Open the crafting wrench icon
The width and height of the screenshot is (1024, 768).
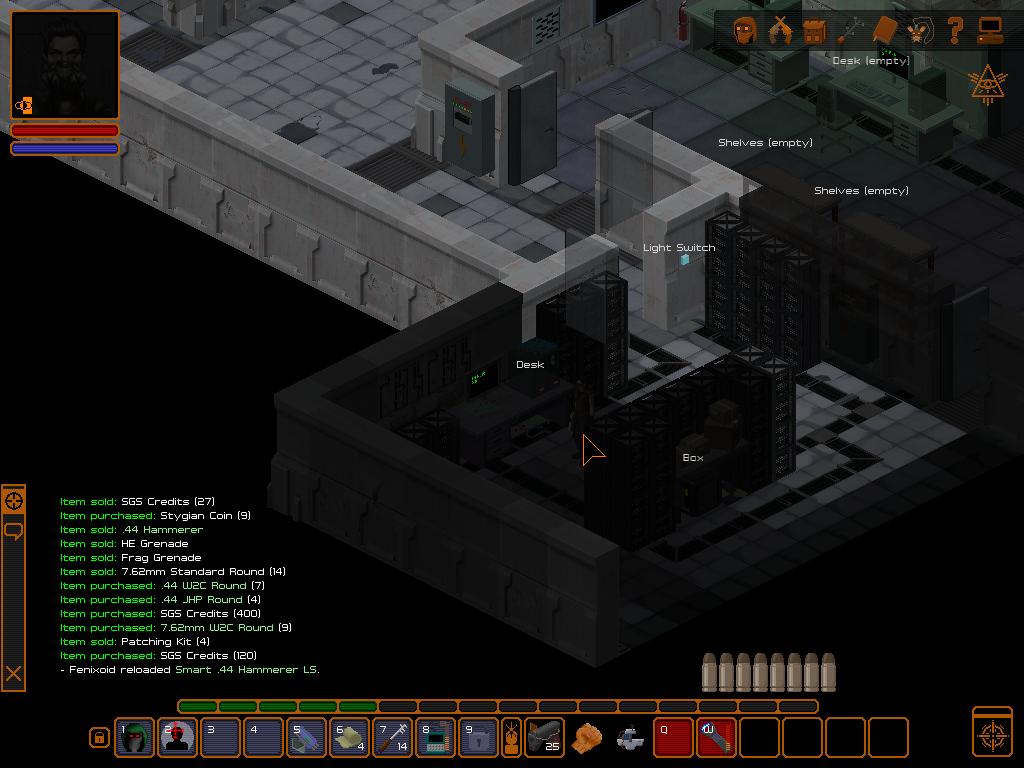click(850, 31)
